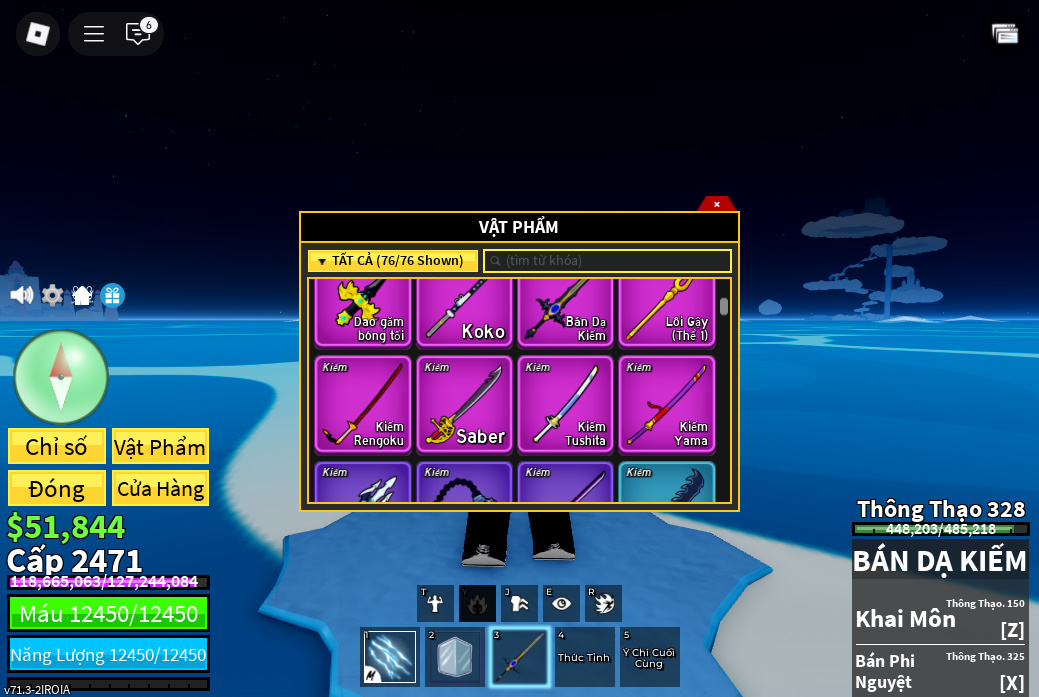Select the ice block hotbar slot
Viewport: 1039px width, 697px height.
[x=455, y=657]
